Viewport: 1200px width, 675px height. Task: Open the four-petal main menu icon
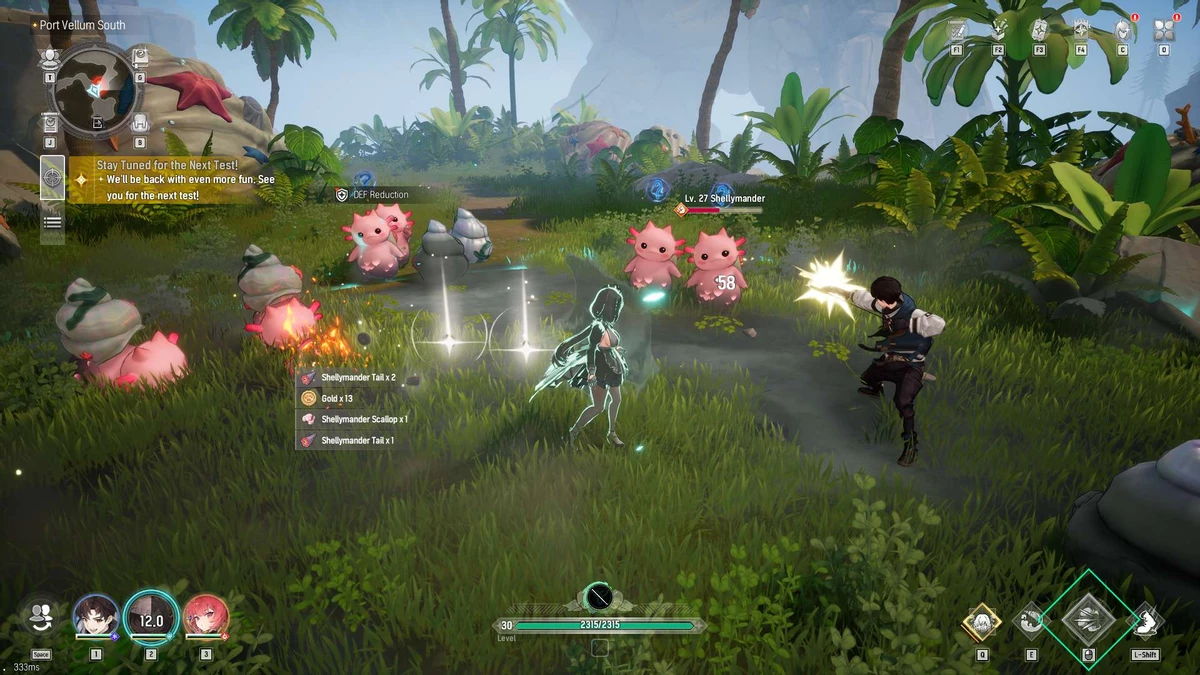[x=1164, y=30]
